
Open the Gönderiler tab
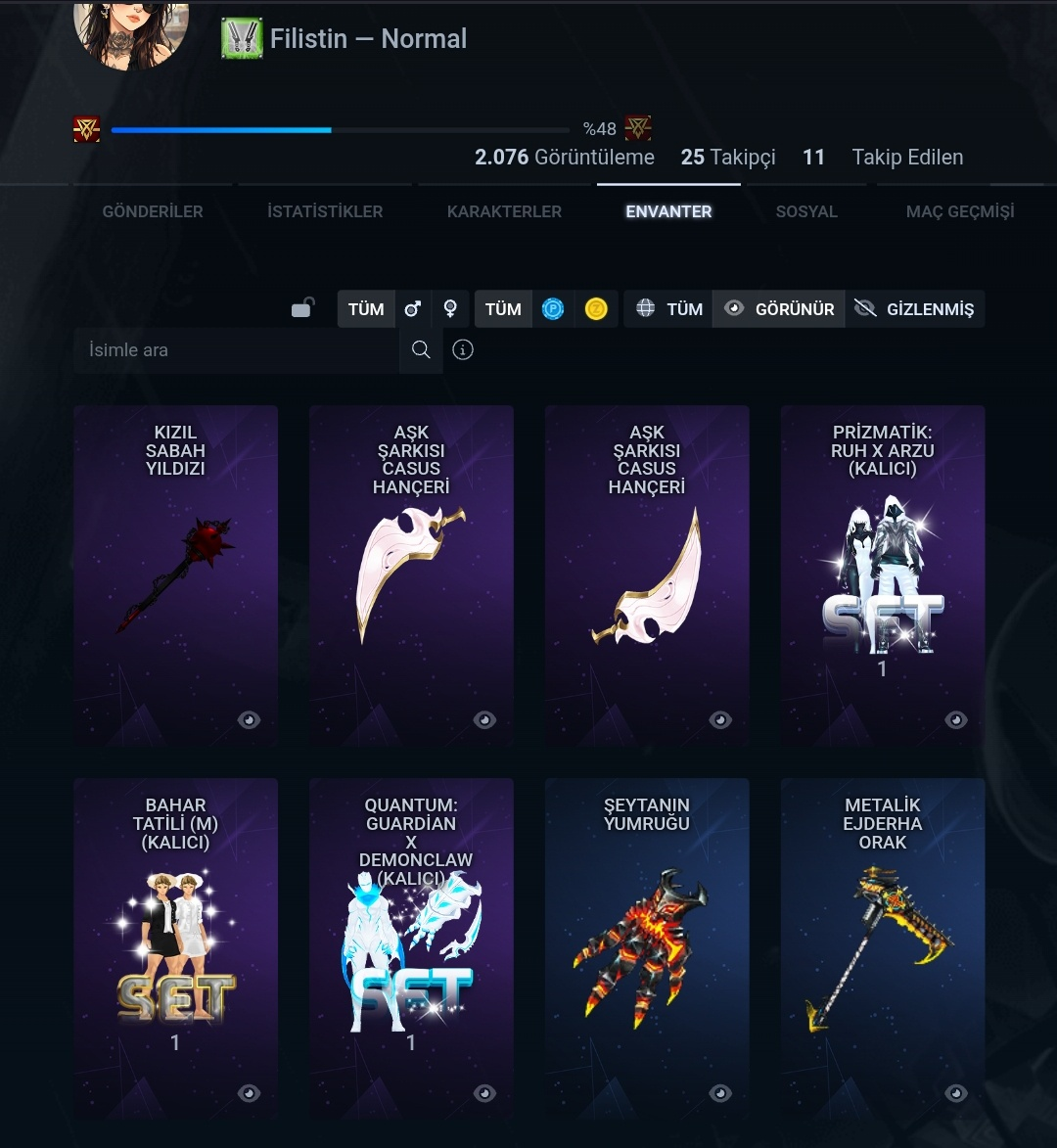[x=153, y=211]
